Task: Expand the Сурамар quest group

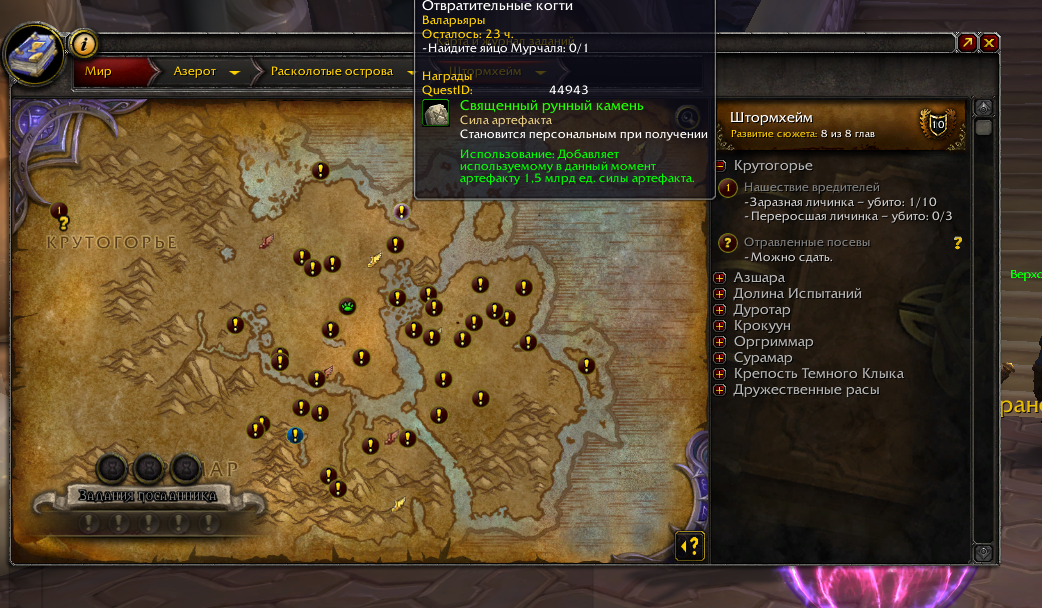Action: 720,358
